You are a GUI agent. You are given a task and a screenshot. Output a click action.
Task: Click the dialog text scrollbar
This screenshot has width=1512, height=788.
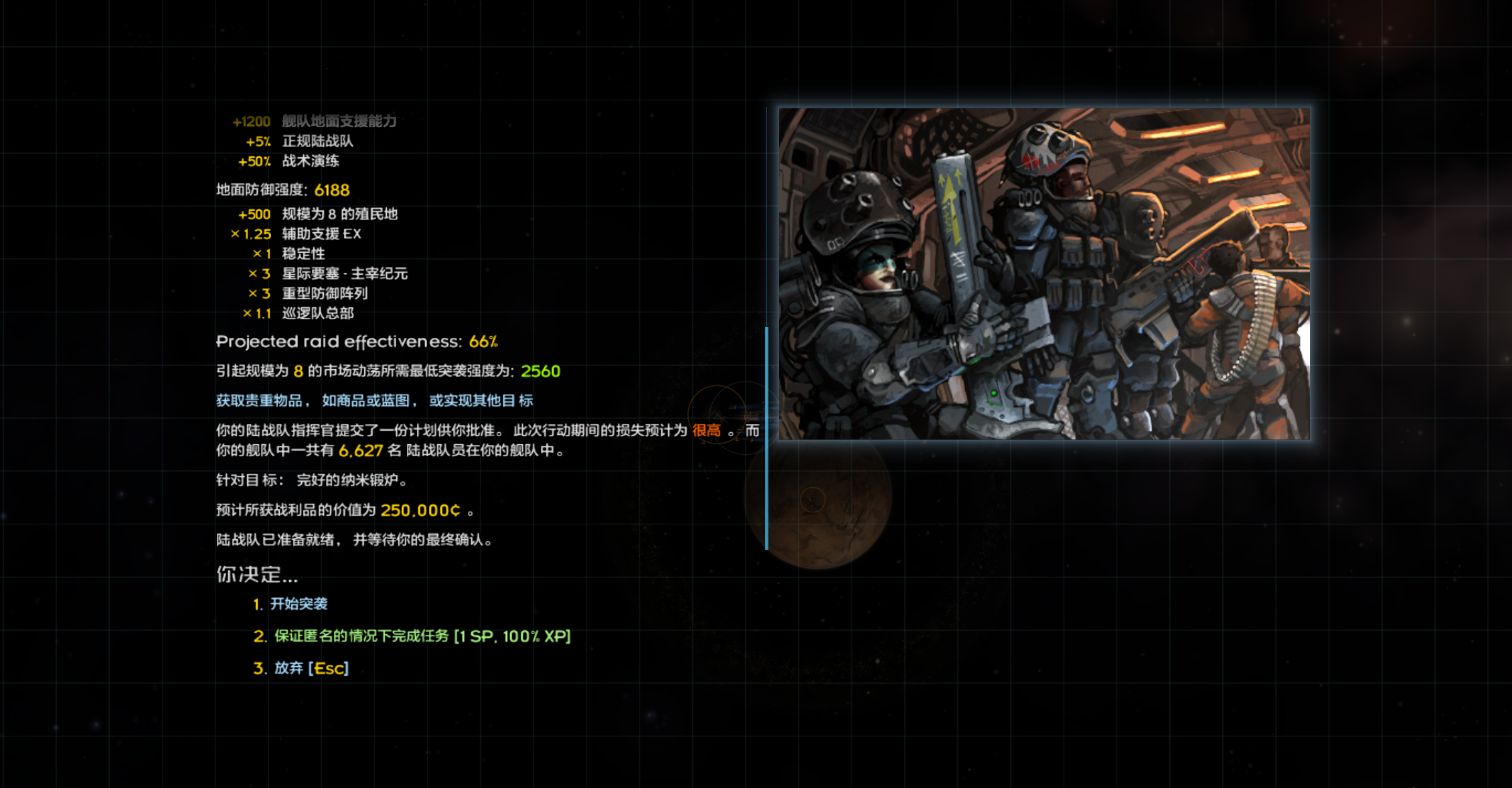(x=766, y=437)
